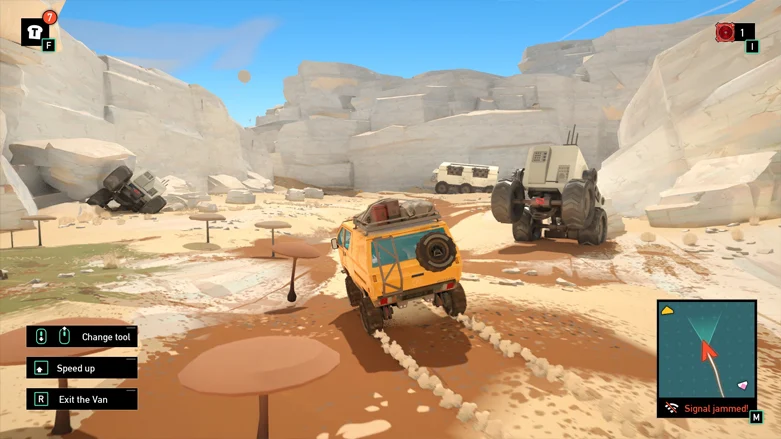Open the red item inventory counter
This screenshot has width=781, height=439.
pyautogui.click(x=726, y=32)
